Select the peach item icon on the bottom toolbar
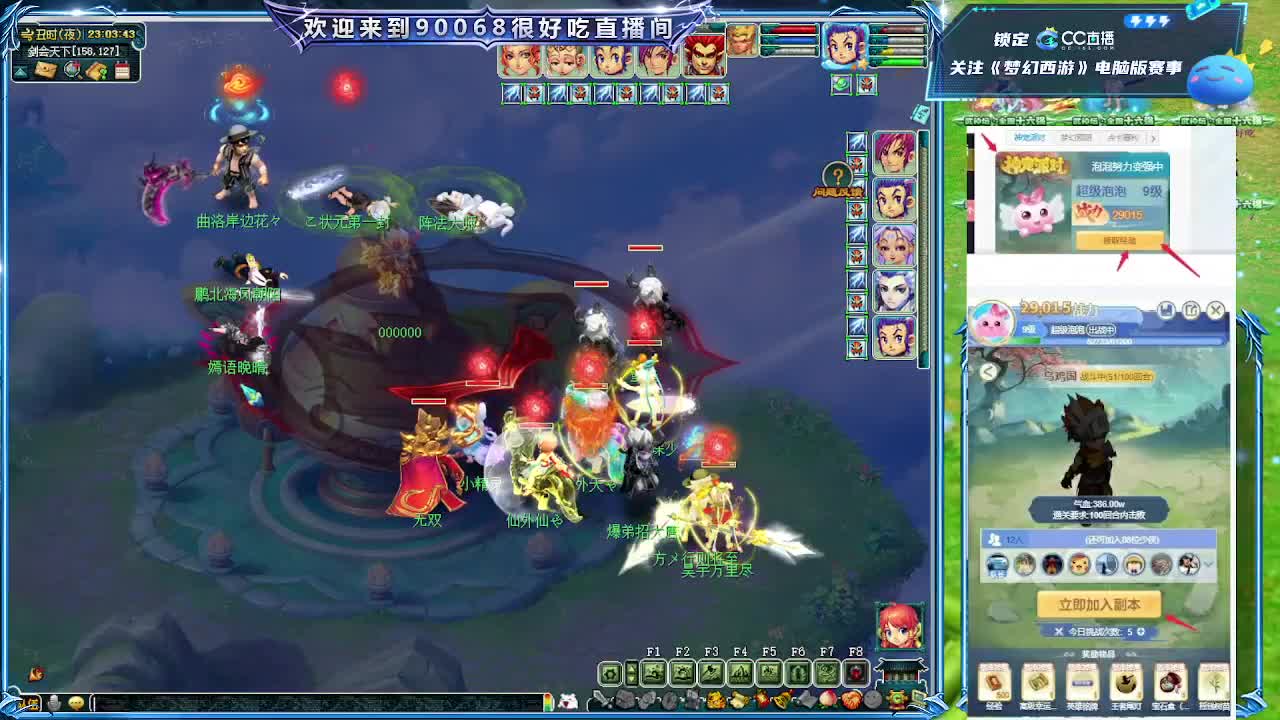Screen dimensions: 1280x720 tap(826, 698)
